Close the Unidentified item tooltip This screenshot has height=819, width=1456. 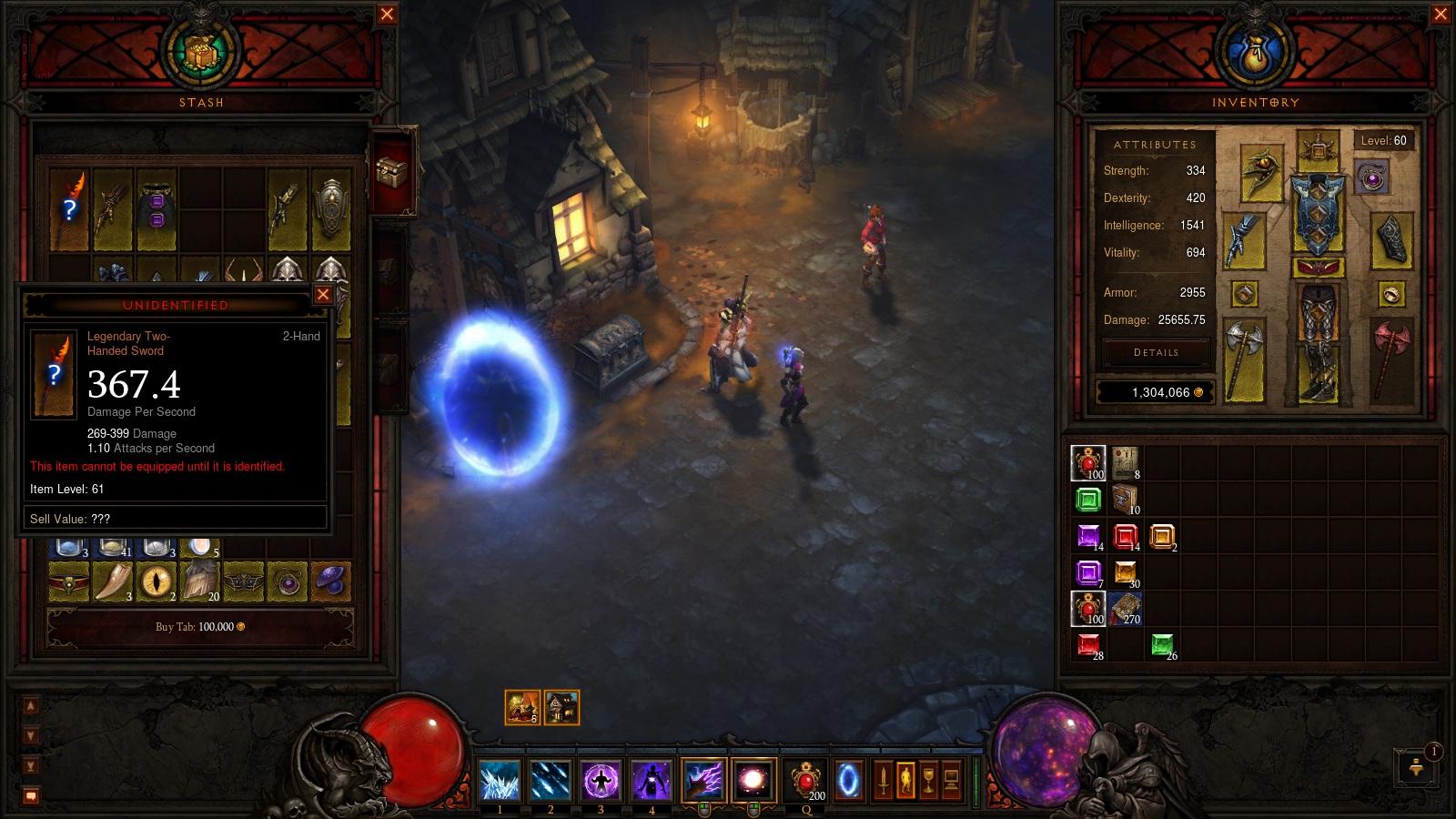coord(323,295)
